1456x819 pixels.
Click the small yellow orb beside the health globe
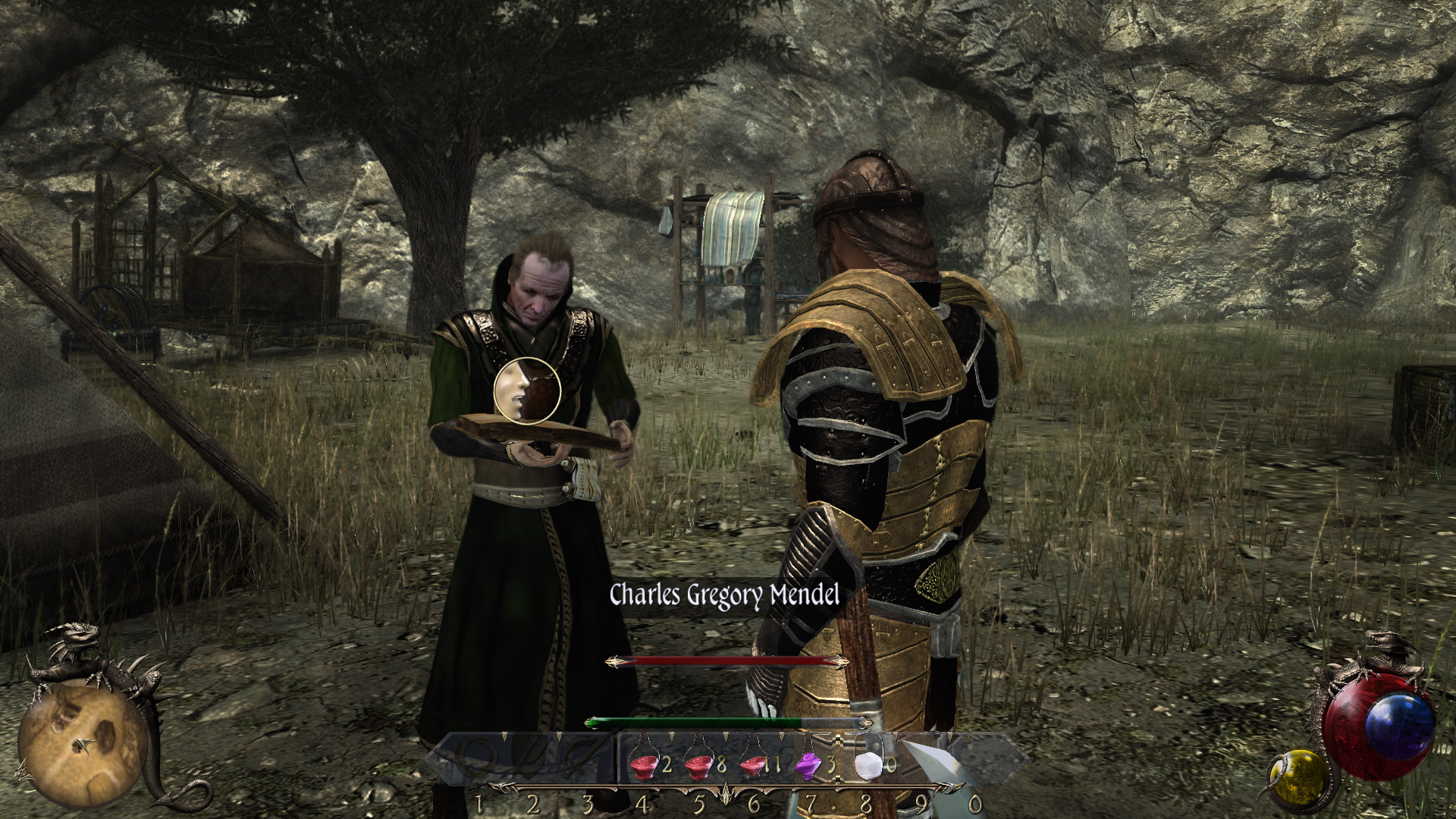(x=1298, y=780)
